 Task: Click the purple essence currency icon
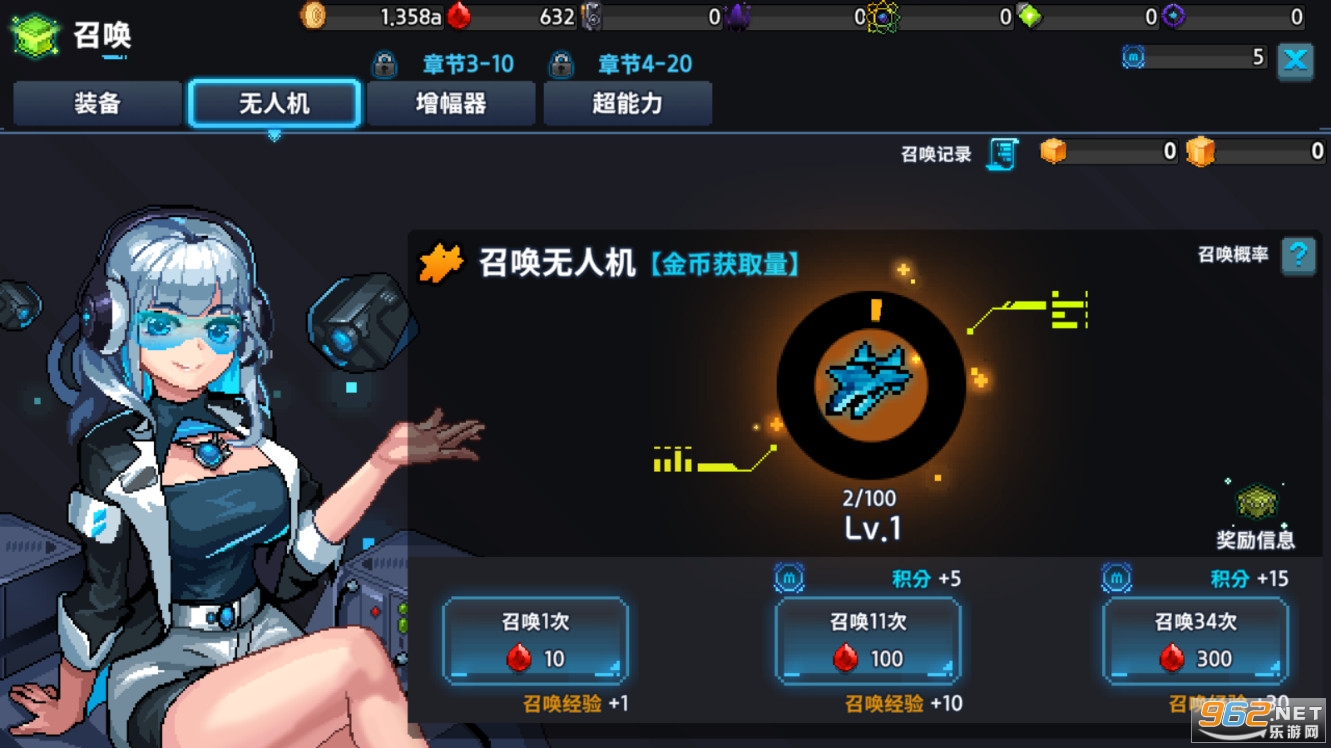point(736,17)
